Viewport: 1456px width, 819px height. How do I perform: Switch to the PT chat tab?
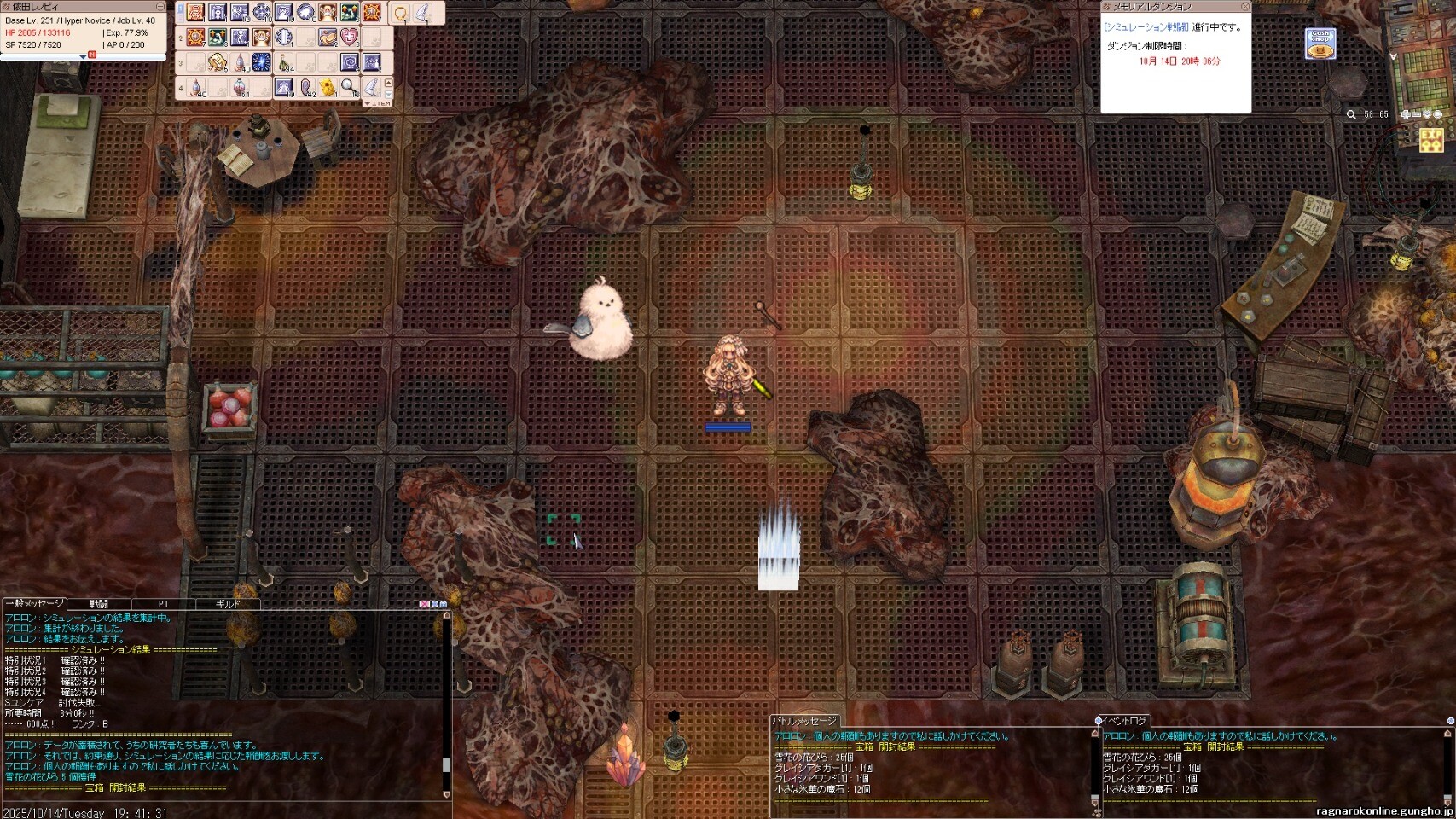click(164, 604)
